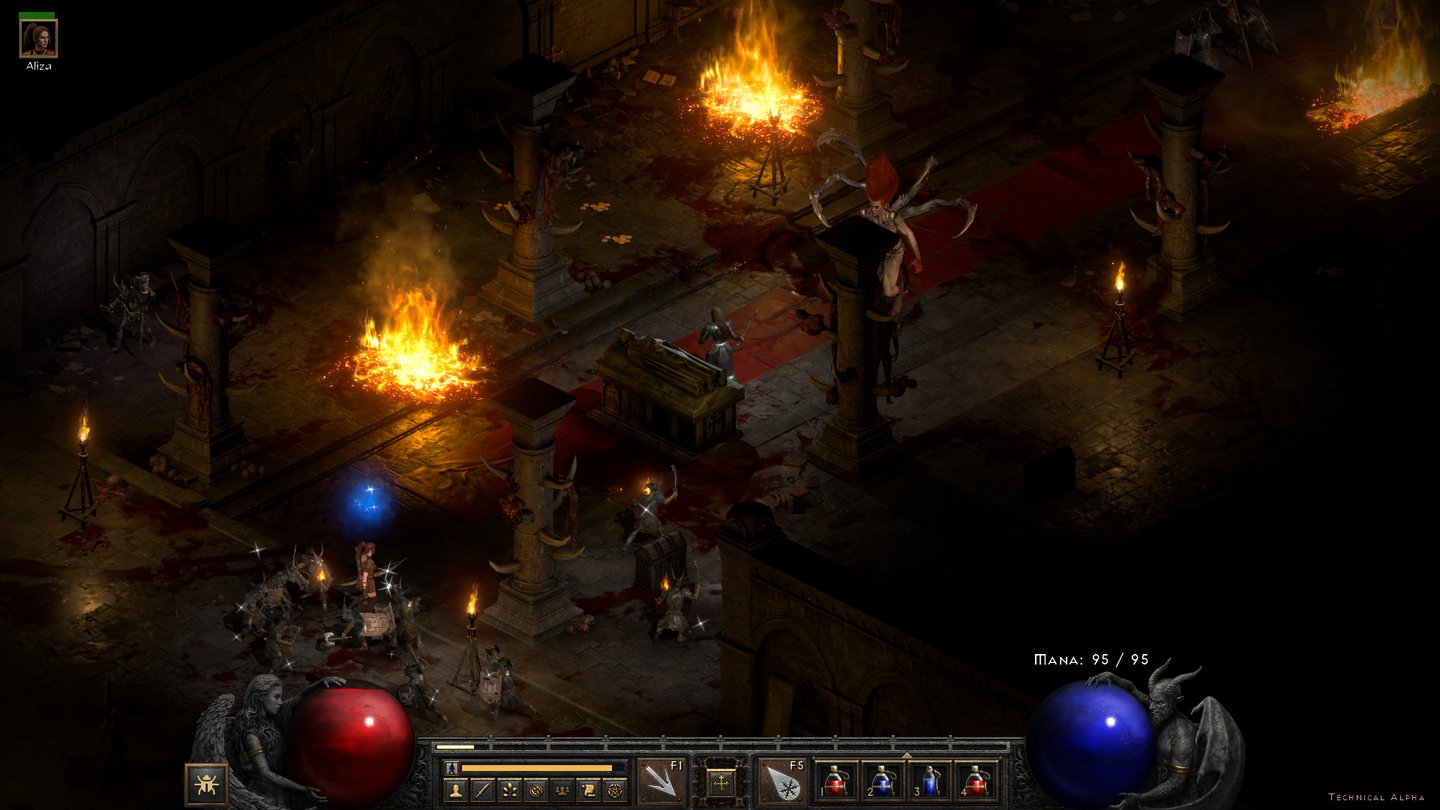This screenshot has width=1440, height=810.
Task: Click the beetle icon button beside the health orb
Action: 206,784
